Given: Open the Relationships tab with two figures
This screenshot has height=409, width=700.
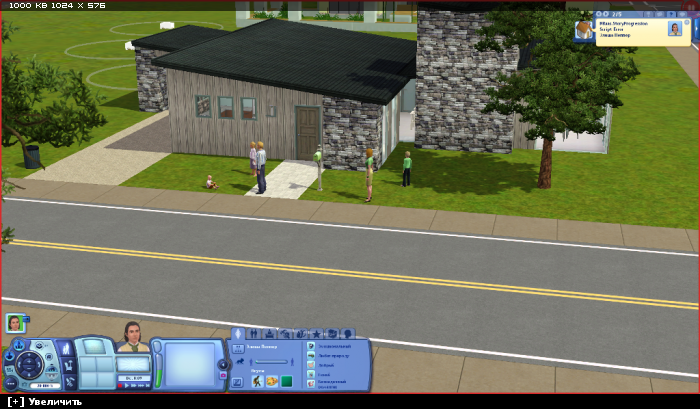Looking at the screenshot, I should point(255,333).
